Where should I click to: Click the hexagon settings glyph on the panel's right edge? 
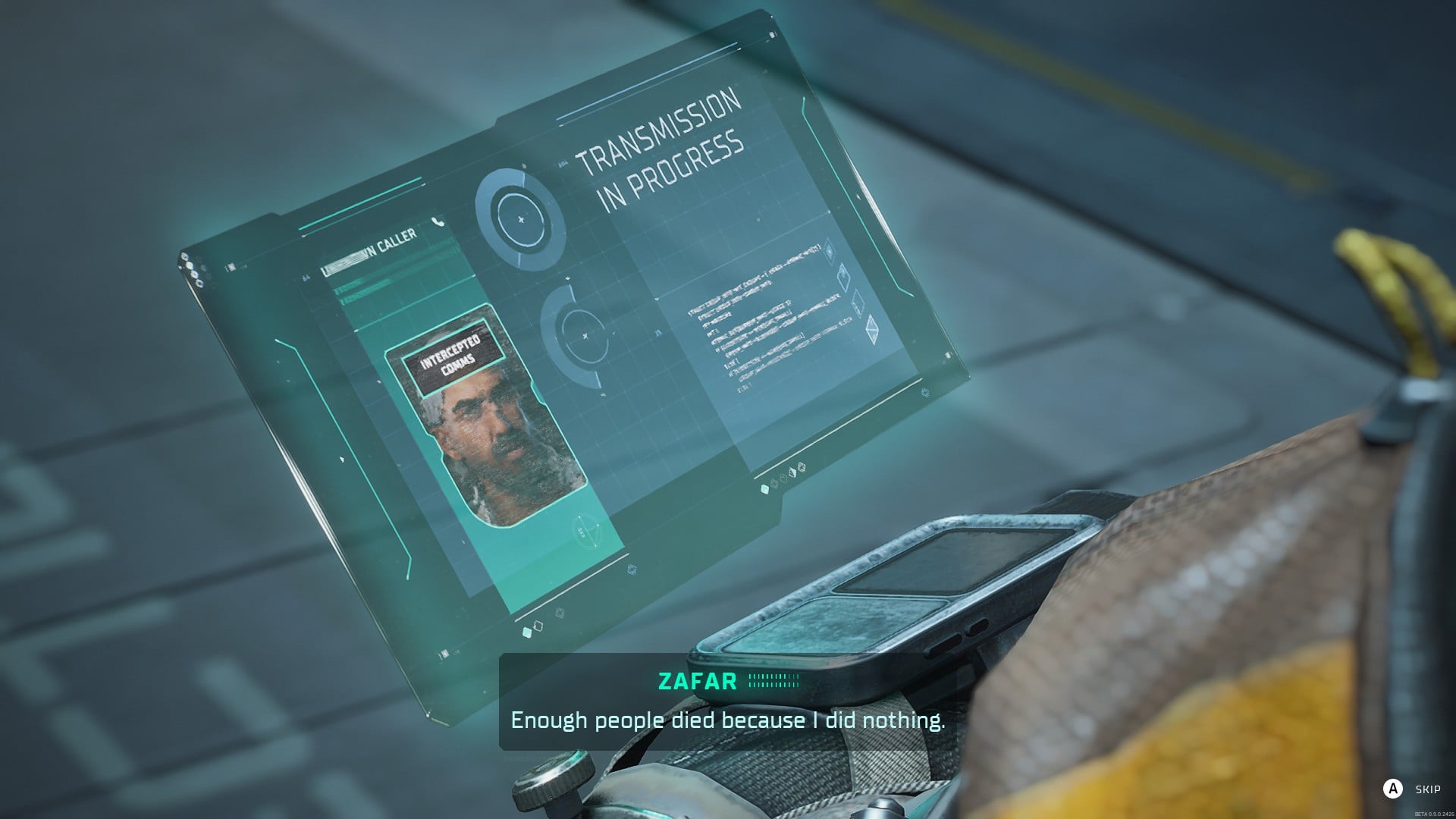(x=925, y=393)
